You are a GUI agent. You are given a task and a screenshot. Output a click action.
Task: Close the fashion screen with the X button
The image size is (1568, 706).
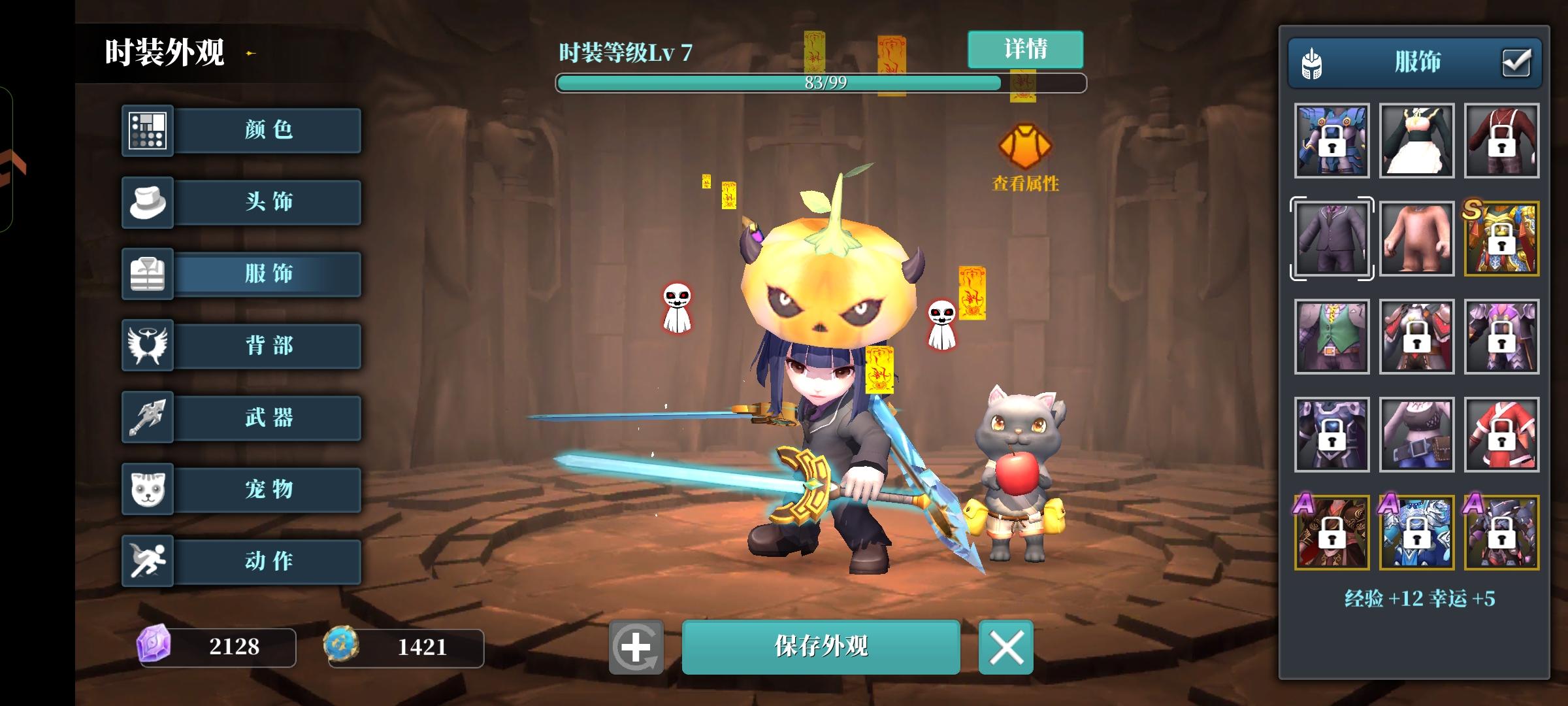click(1007, 647)
